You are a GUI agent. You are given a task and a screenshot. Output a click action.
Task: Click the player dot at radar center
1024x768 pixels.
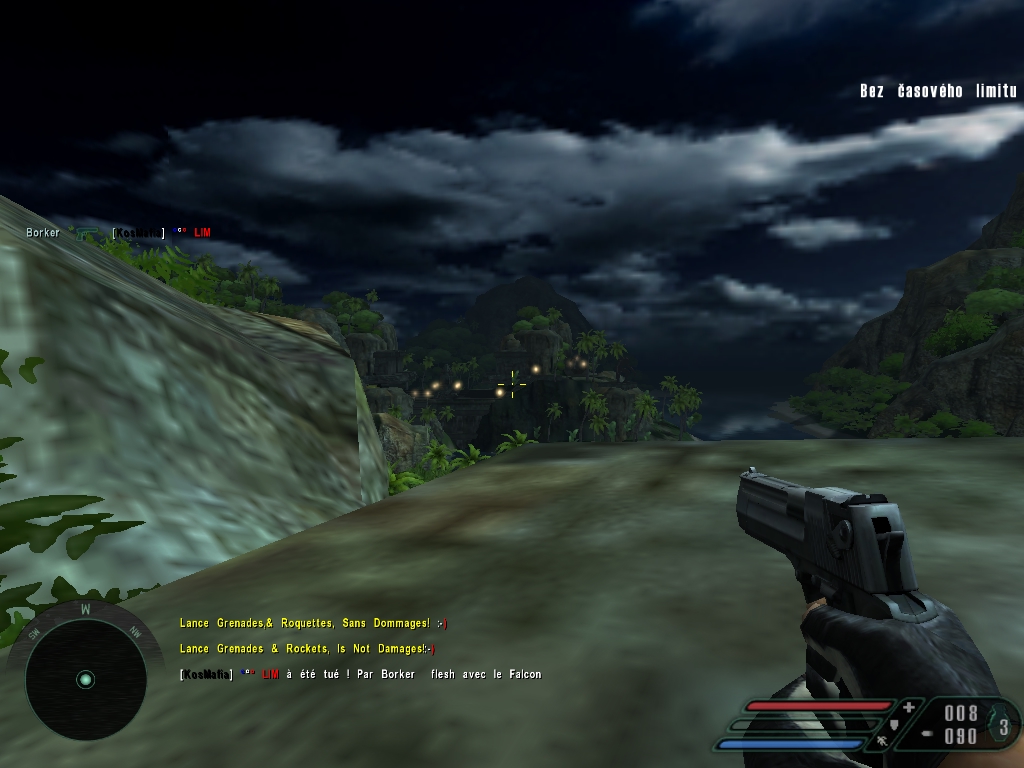(85, 679)
